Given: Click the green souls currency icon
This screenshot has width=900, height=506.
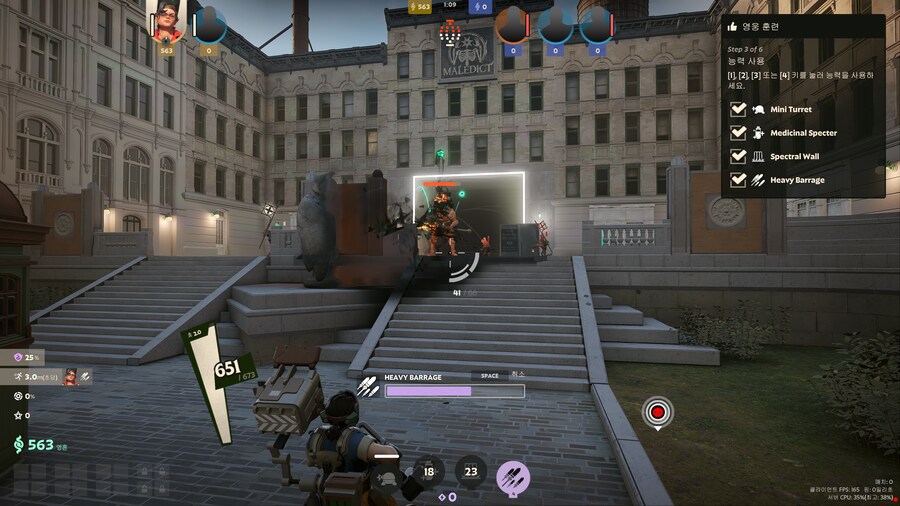Looking at the screenshot, I should pos(18,445).
